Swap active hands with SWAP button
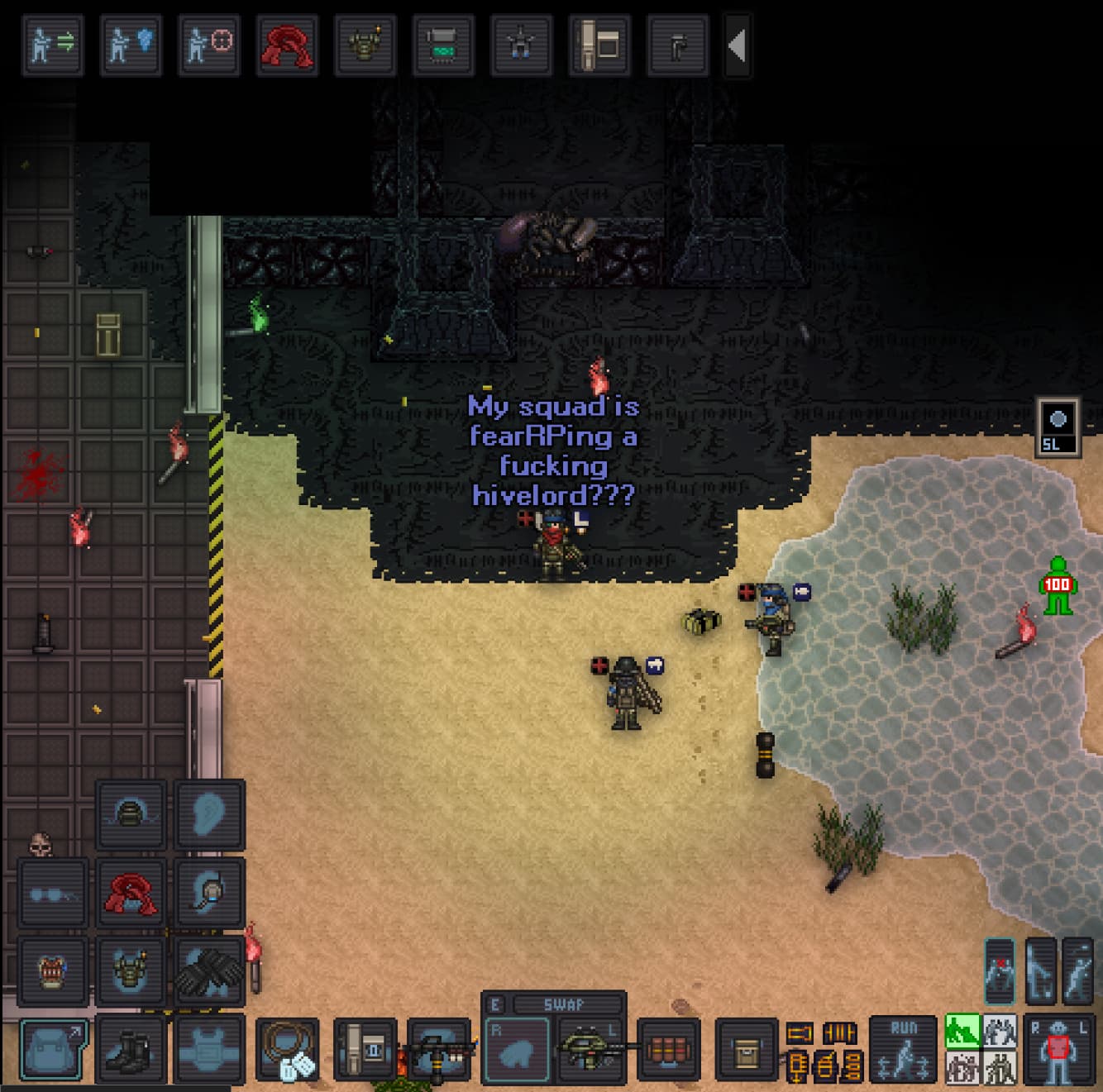The height and width of the screenshot is (1092, 1103). (x=566, y=1004)
